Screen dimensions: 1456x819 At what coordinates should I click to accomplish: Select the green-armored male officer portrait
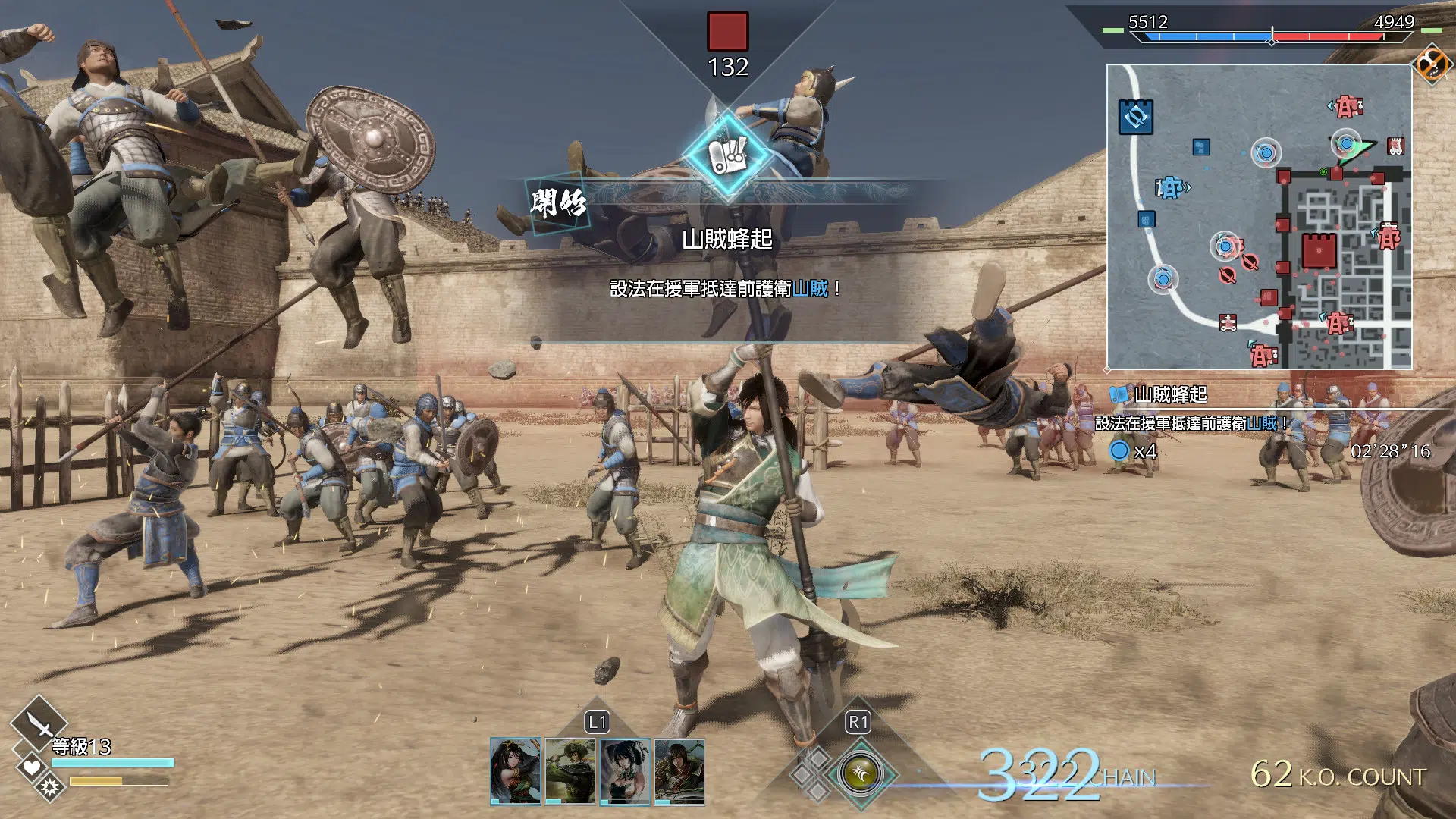679,770
